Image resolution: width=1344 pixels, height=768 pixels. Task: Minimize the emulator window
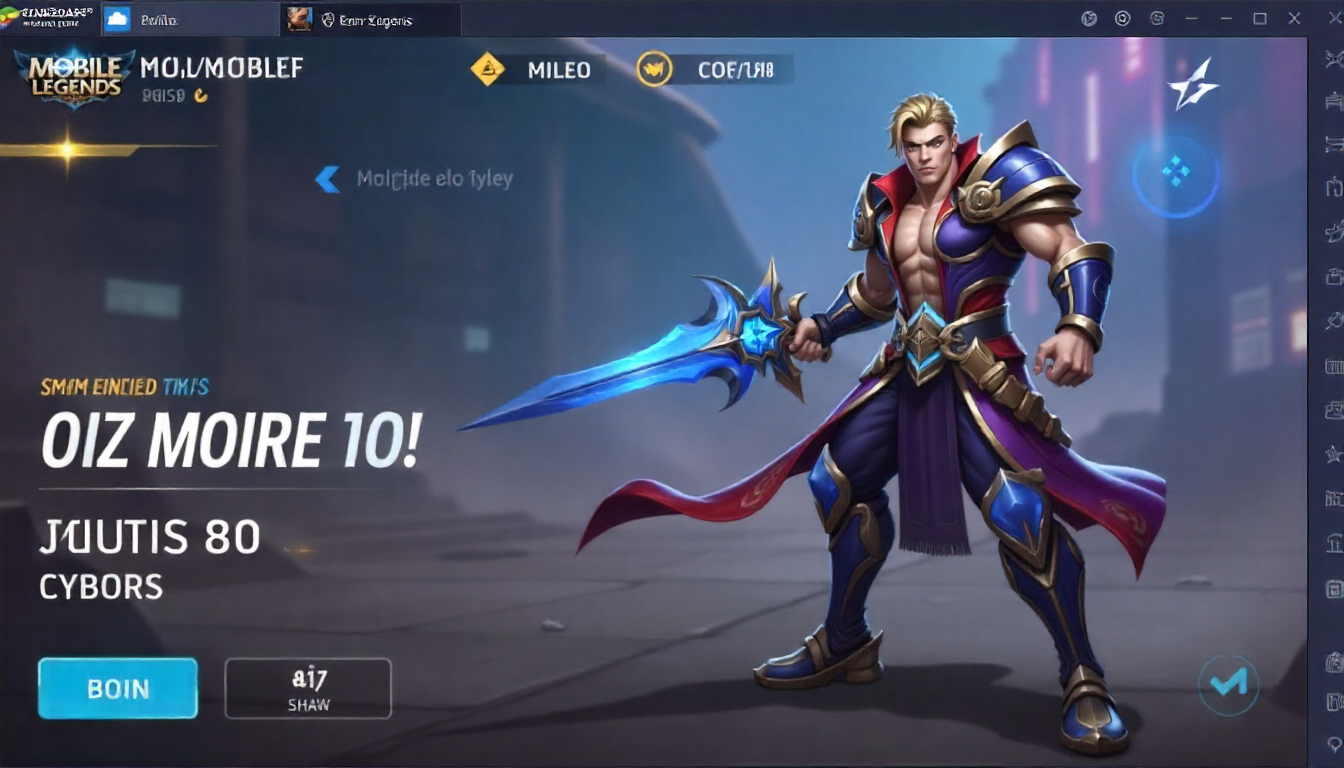(1226, 18)
